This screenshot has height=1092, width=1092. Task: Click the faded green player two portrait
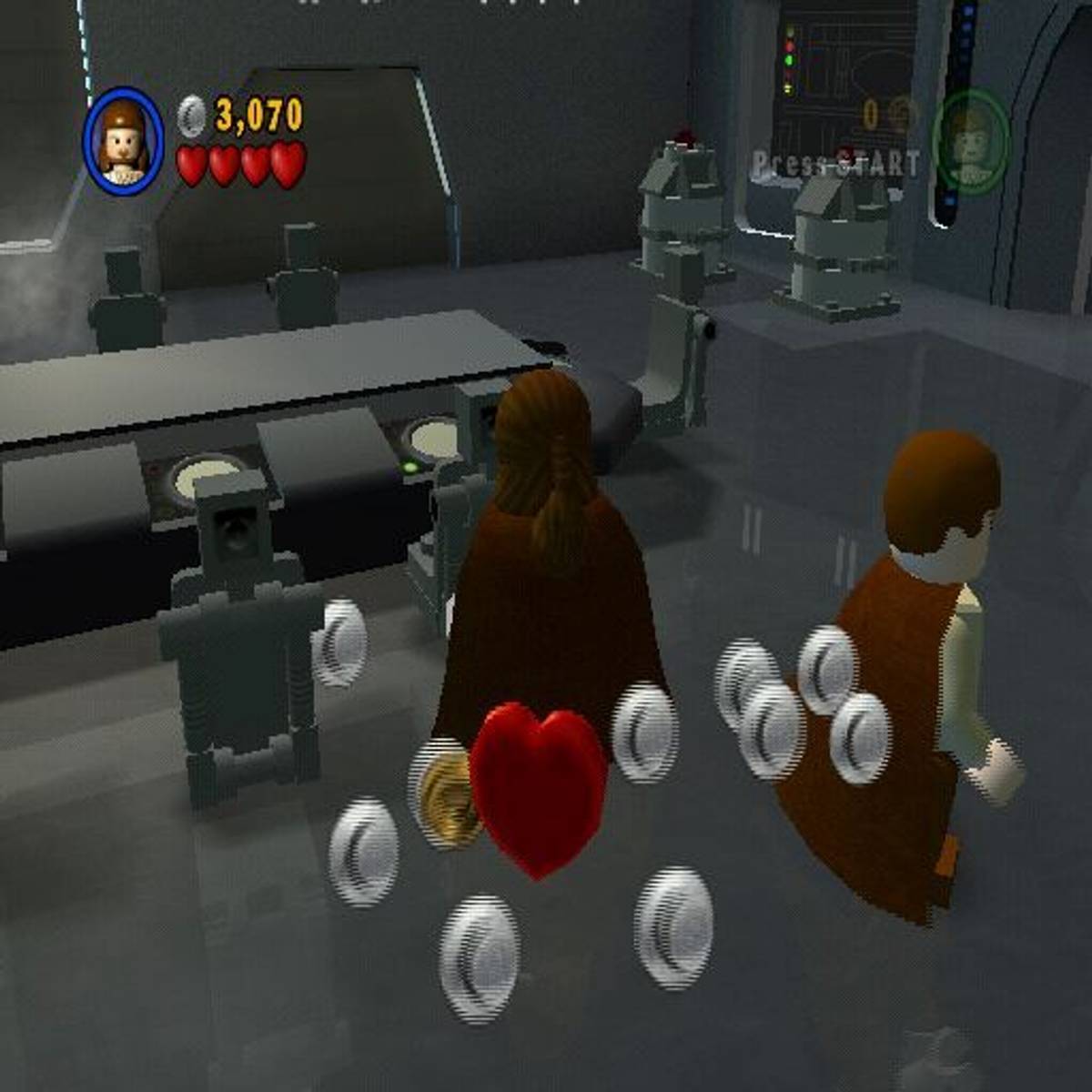point(972,141)
